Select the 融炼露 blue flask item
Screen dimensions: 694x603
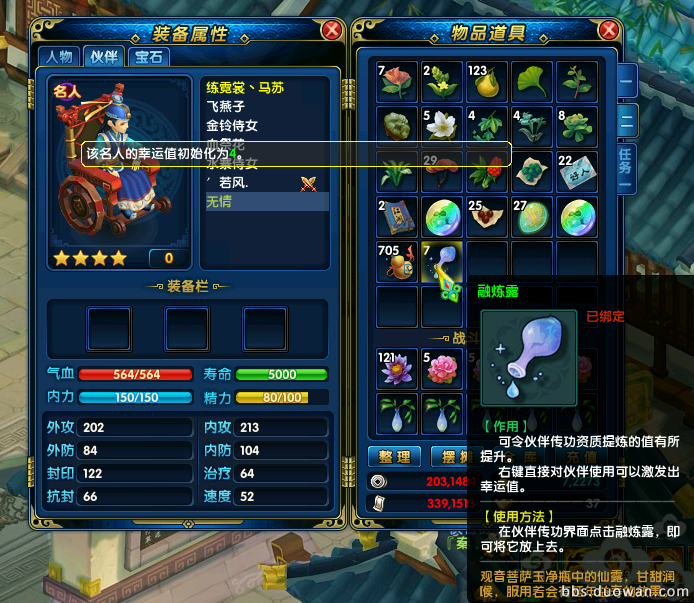pos(442,262)
